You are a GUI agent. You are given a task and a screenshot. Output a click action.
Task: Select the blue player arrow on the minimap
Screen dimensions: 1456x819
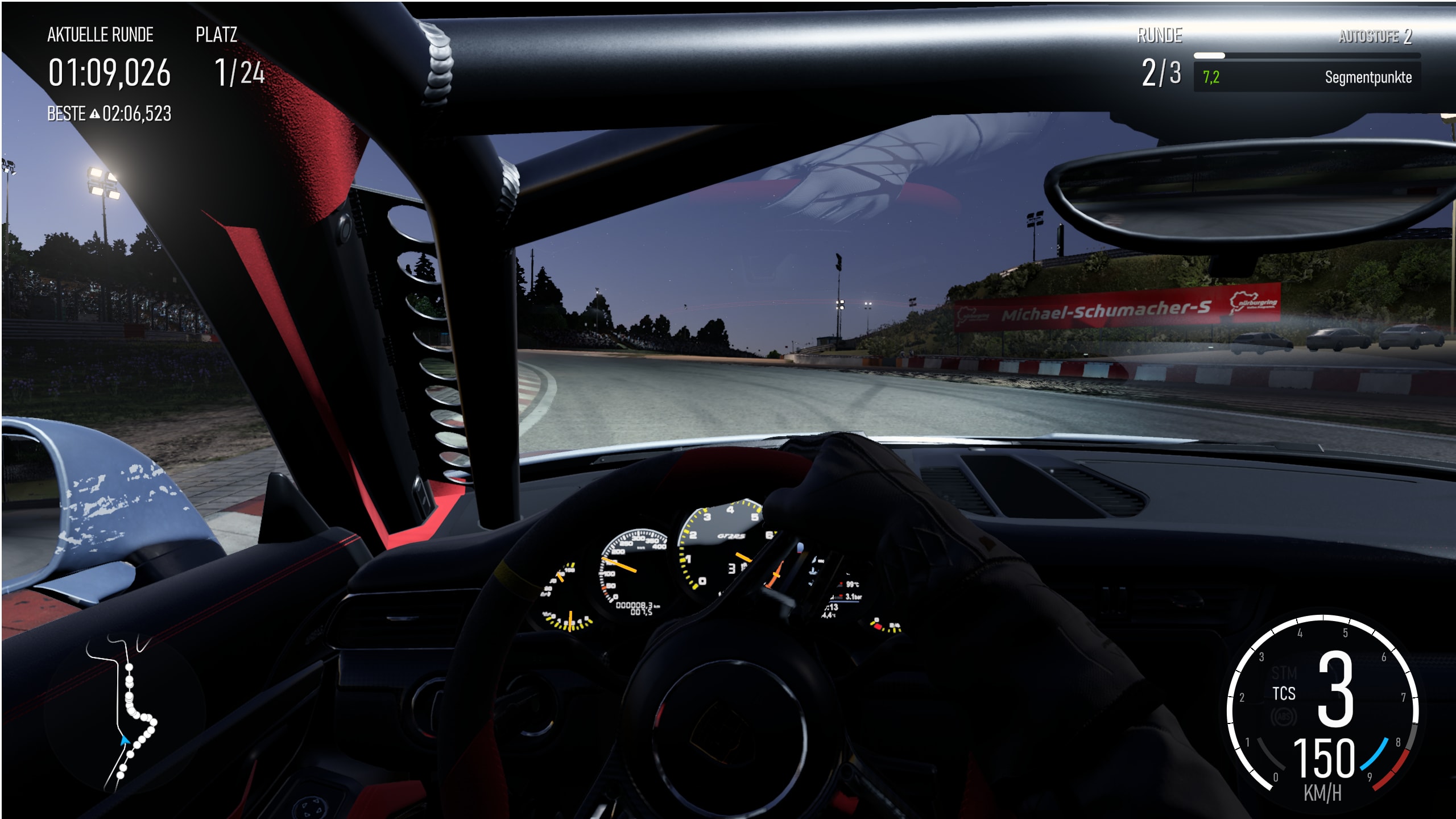[x=125, y=741]
